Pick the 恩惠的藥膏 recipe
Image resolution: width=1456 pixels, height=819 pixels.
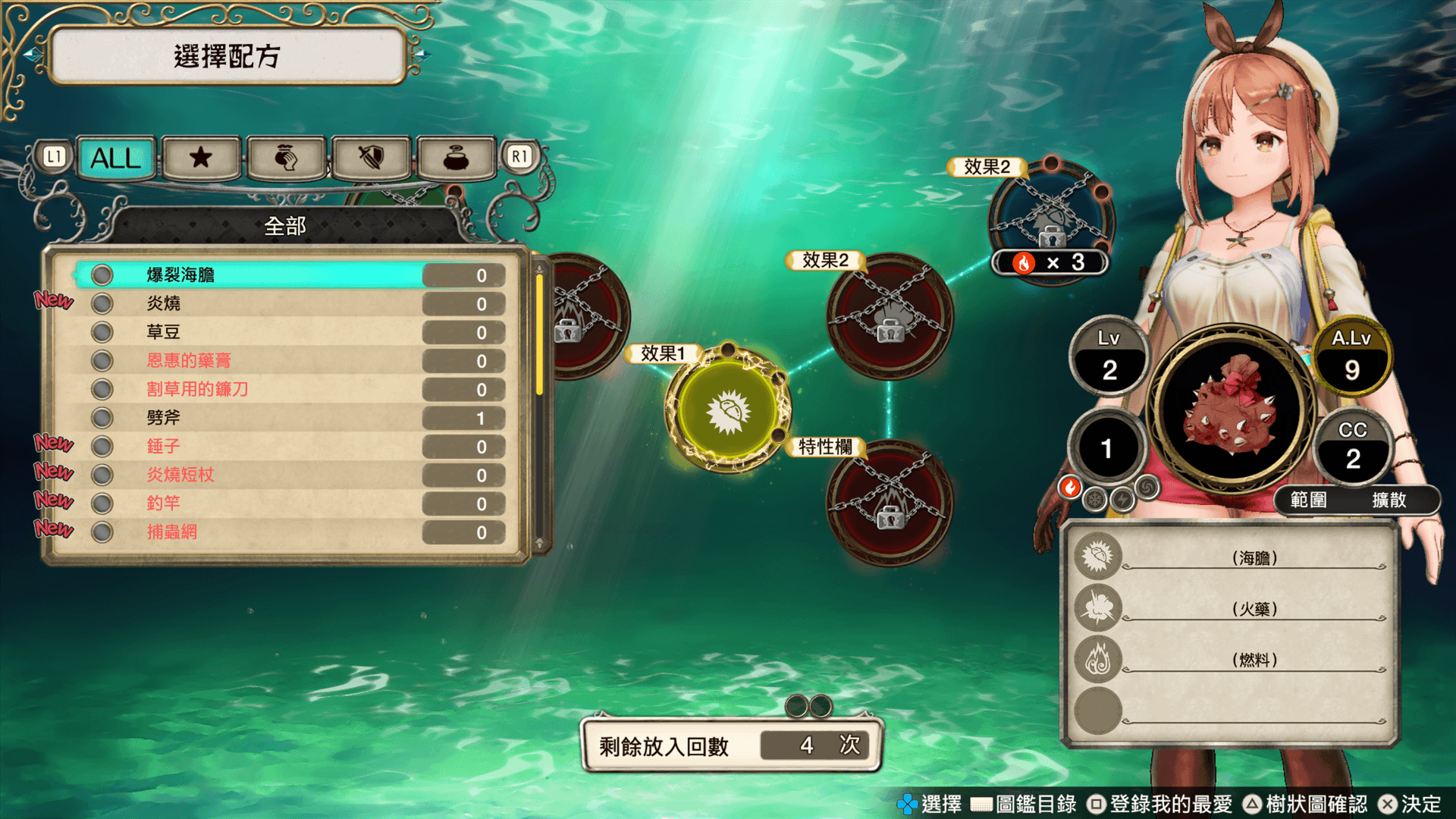point(288,361)
